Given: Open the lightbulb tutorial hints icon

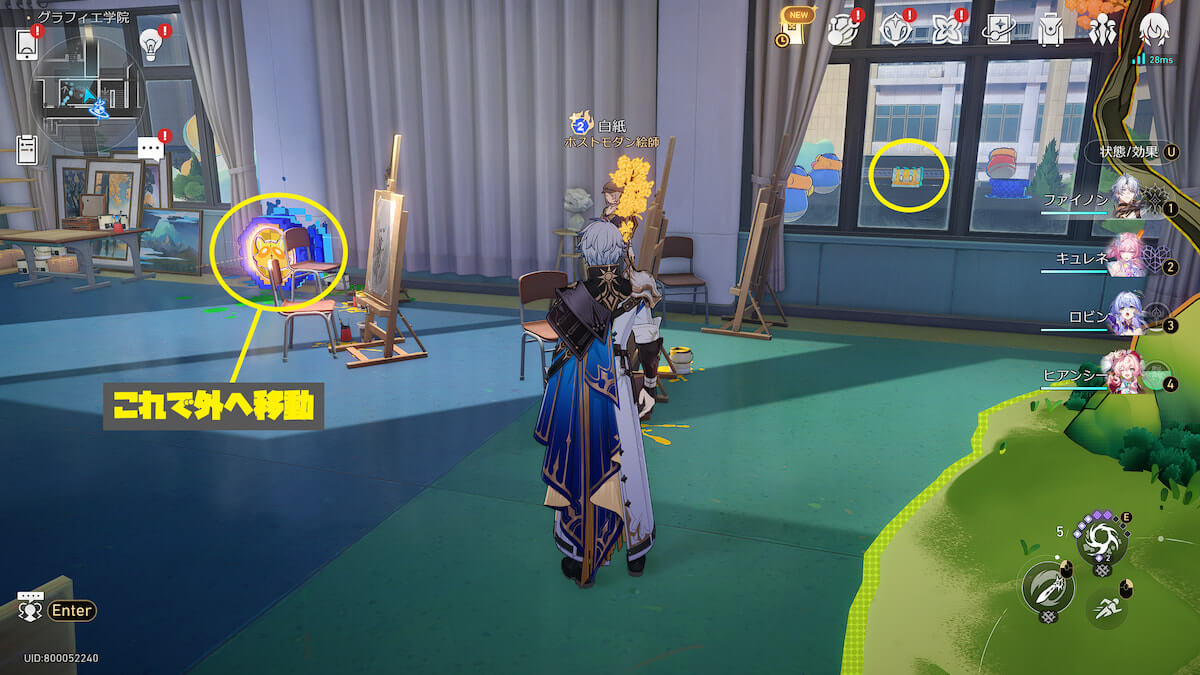Looking at the screenshot, I should tap(151, 42).
